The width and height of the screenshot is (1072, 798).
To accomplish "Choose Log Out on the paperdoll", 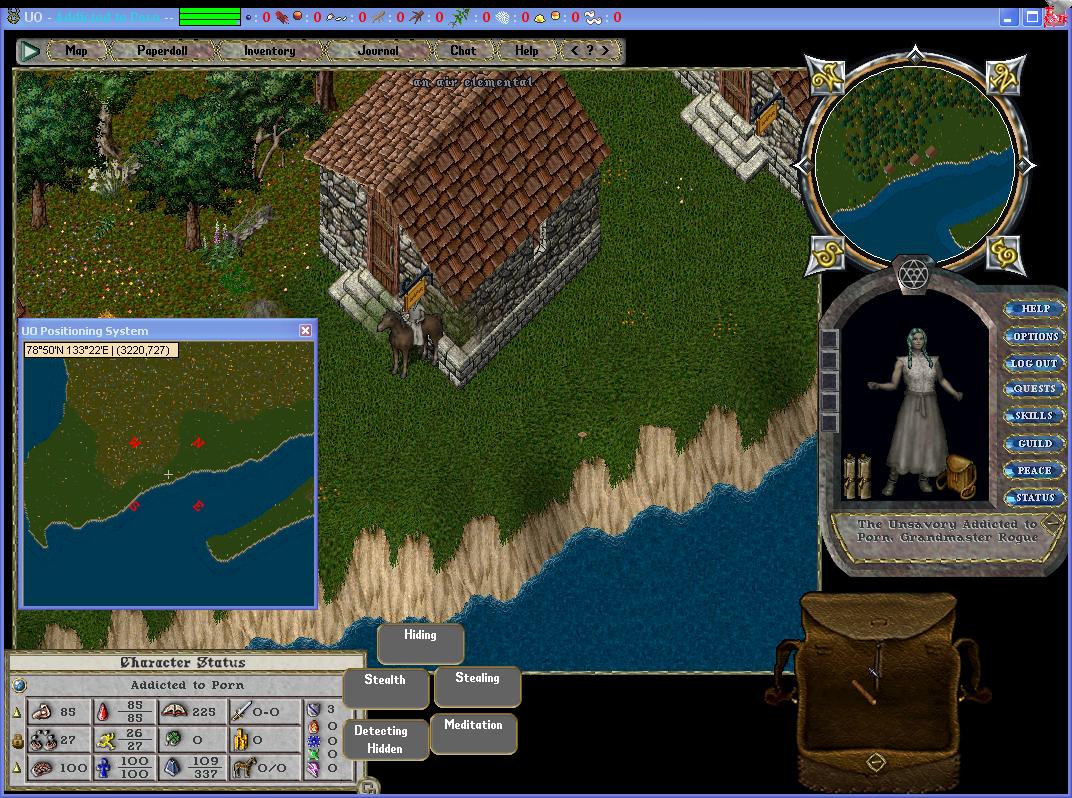I will (x=1034, y=363).
